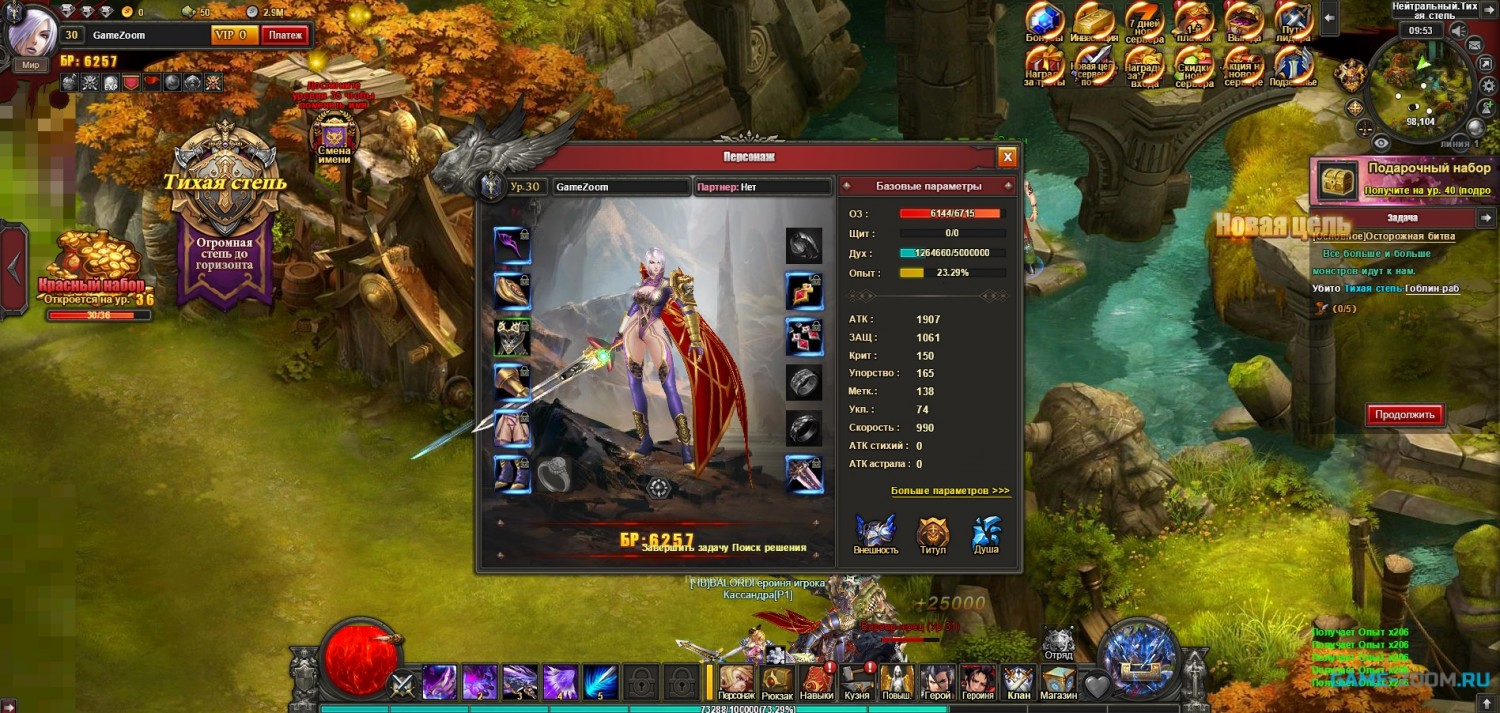This screenshot has height=713, width=1500.
Task: Open the Душа soul section
Action: [986, 534]
